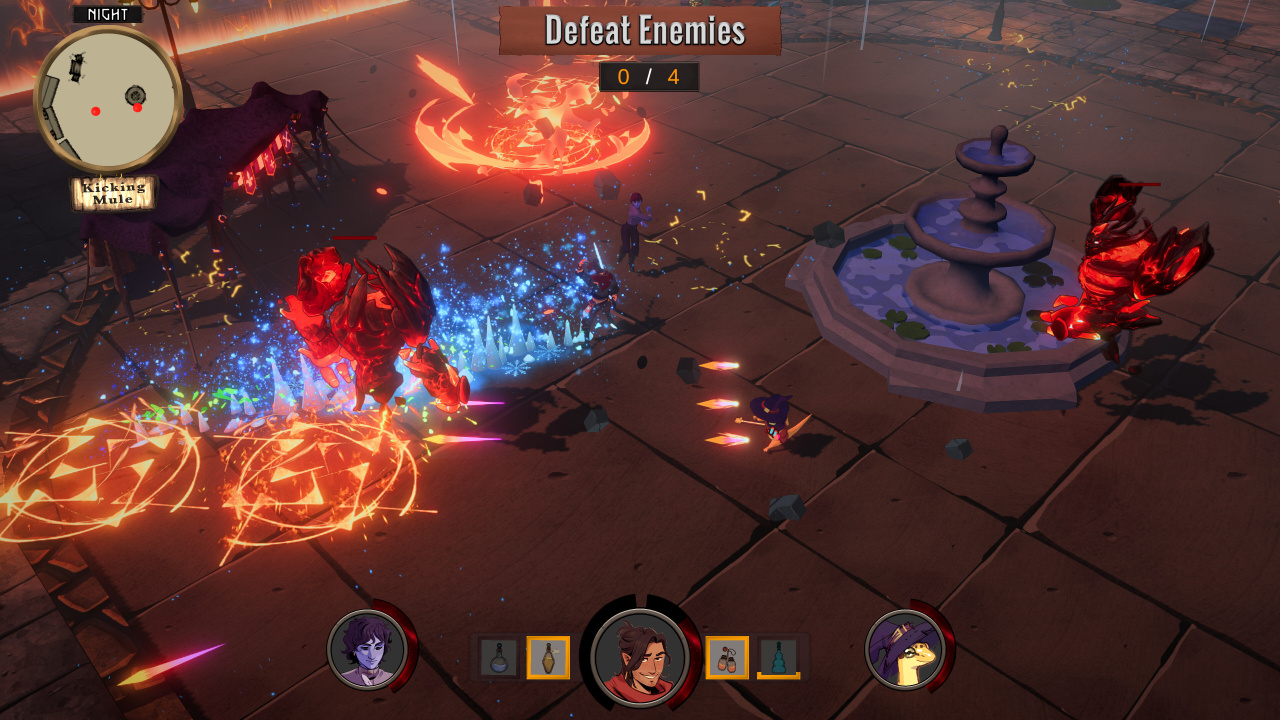Select the red-scarfed hero portrait

pos(639,657)
